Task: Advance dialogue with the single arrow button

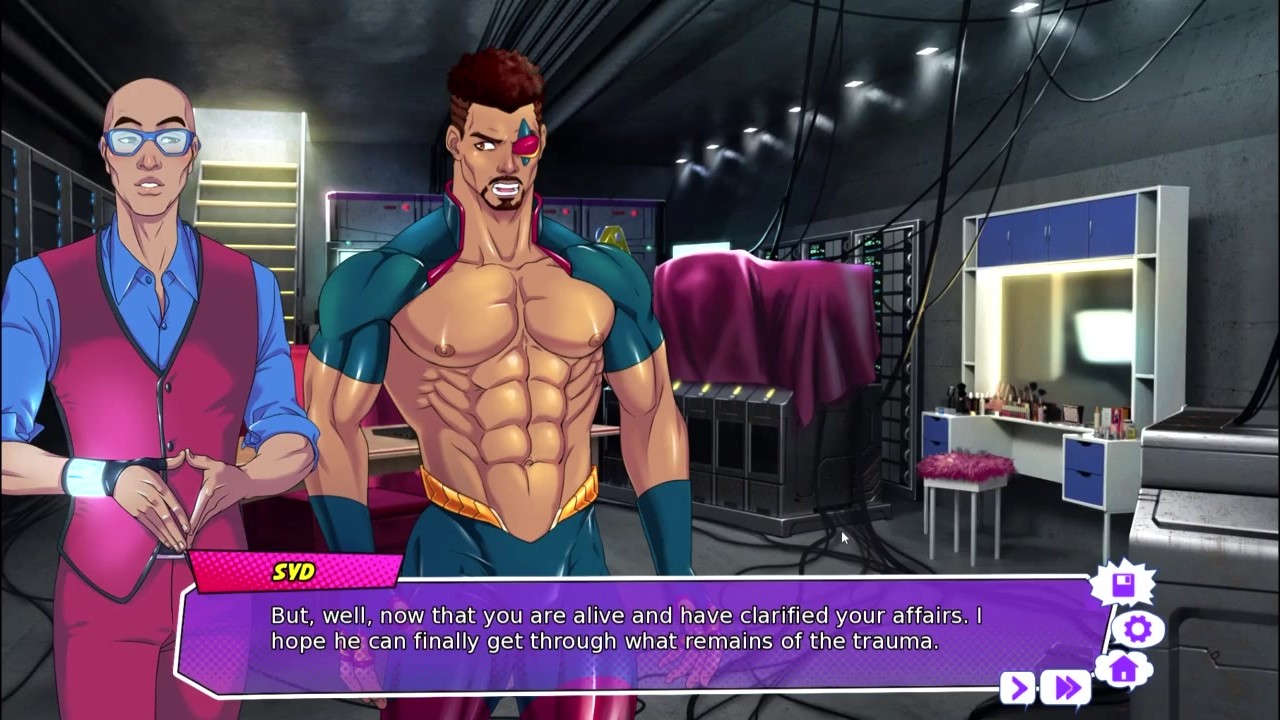Action: (1018, 688)
